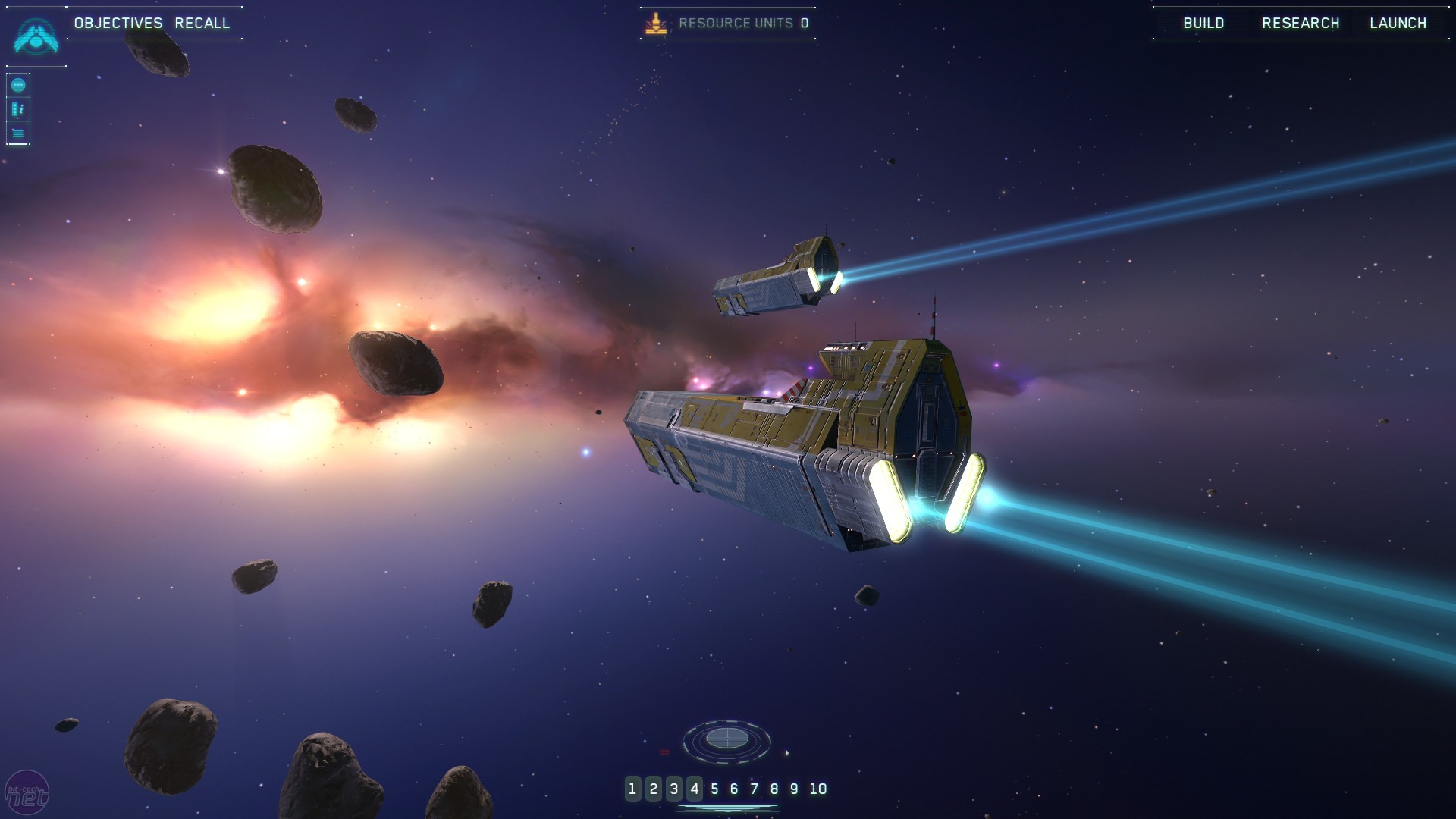The image size is (1456, 819).
Task: Click the stacked-lines list icon
Action: 18,134
